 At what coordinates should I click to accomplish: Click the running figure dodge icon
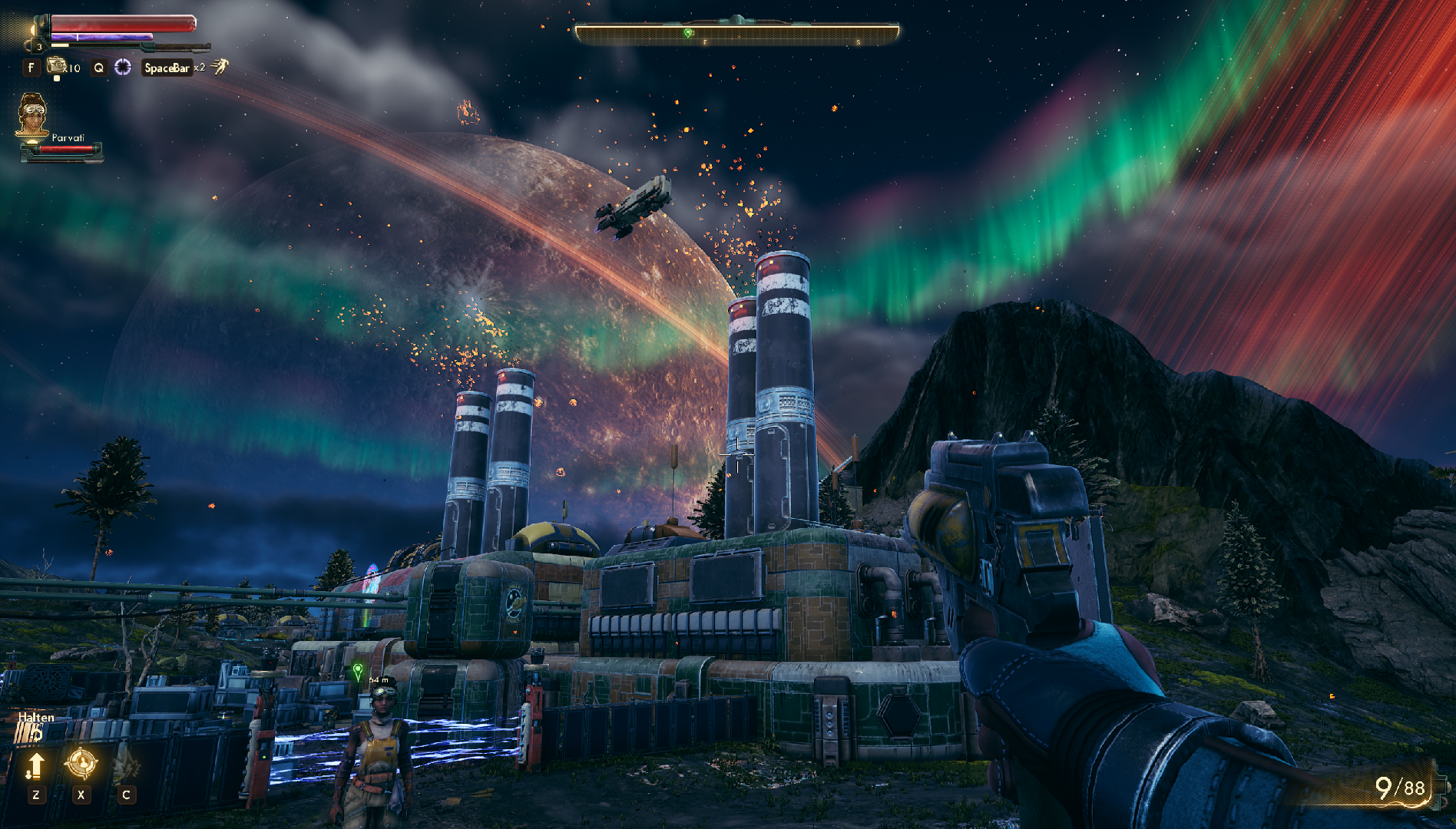click(220, 67)
